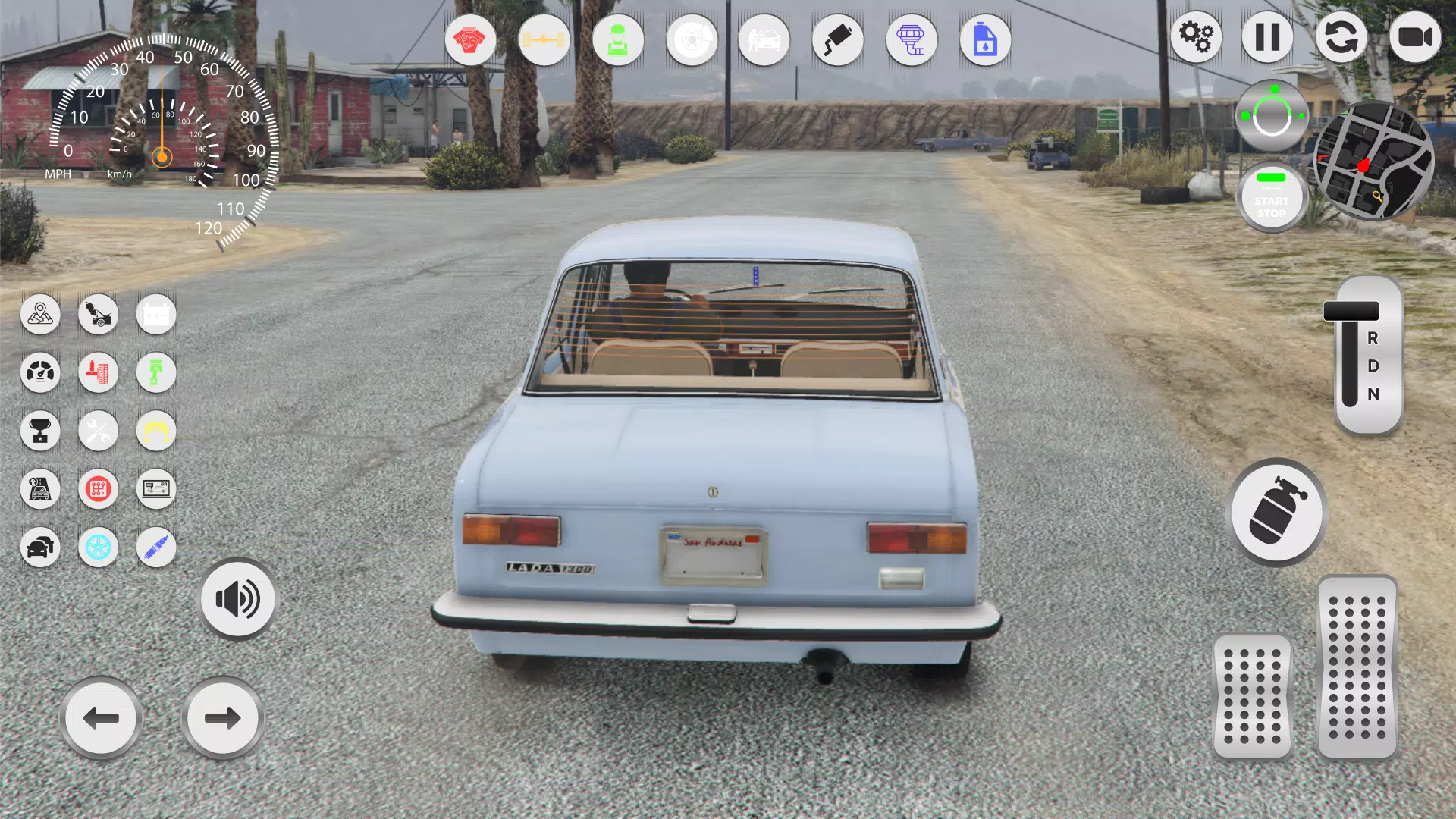Open the brake disc upgrades
This screenshot has width=1456, height=819.
point(691,39)
